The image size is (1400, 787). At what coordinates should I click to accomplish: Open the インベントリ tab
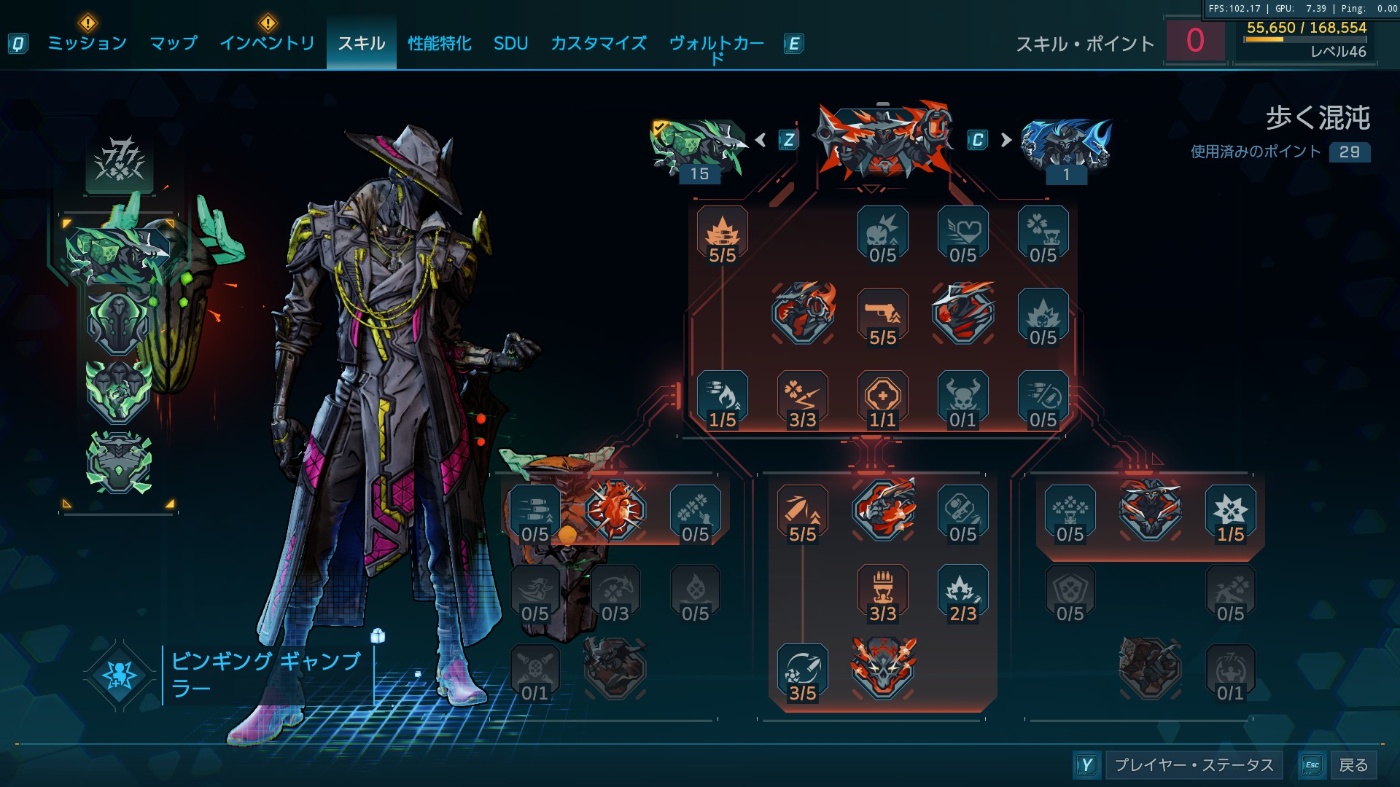coord(267,43)
